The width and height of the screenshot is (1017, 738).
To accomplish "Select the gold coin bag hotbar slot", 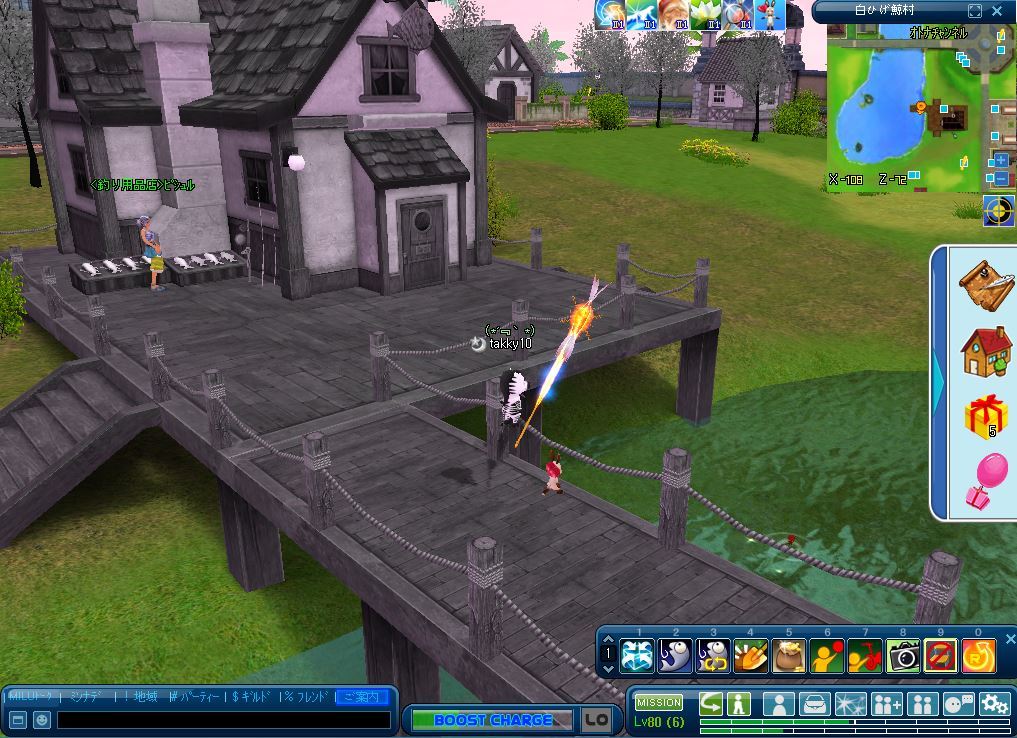I will click(x=788, y=656).
